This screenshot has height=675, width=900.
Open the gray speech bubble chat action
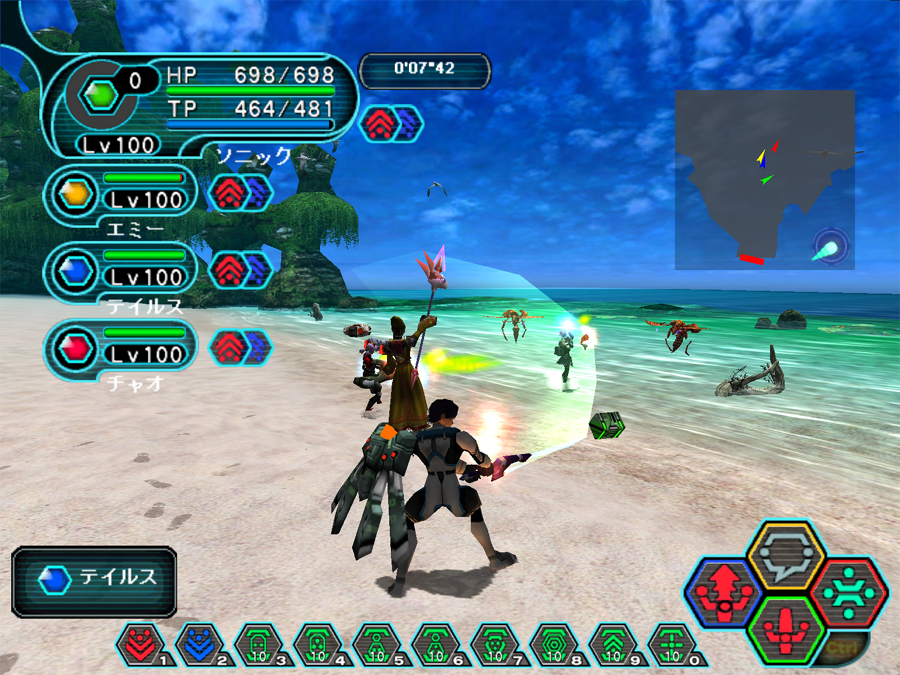point(786,554)
